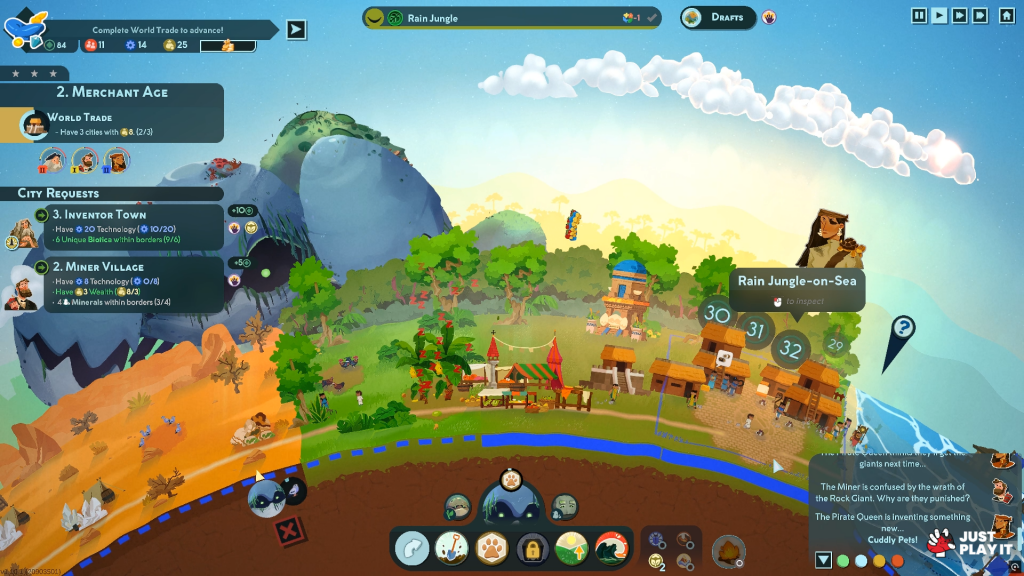Expand the era progress arrow button

[x=296, y=29]
